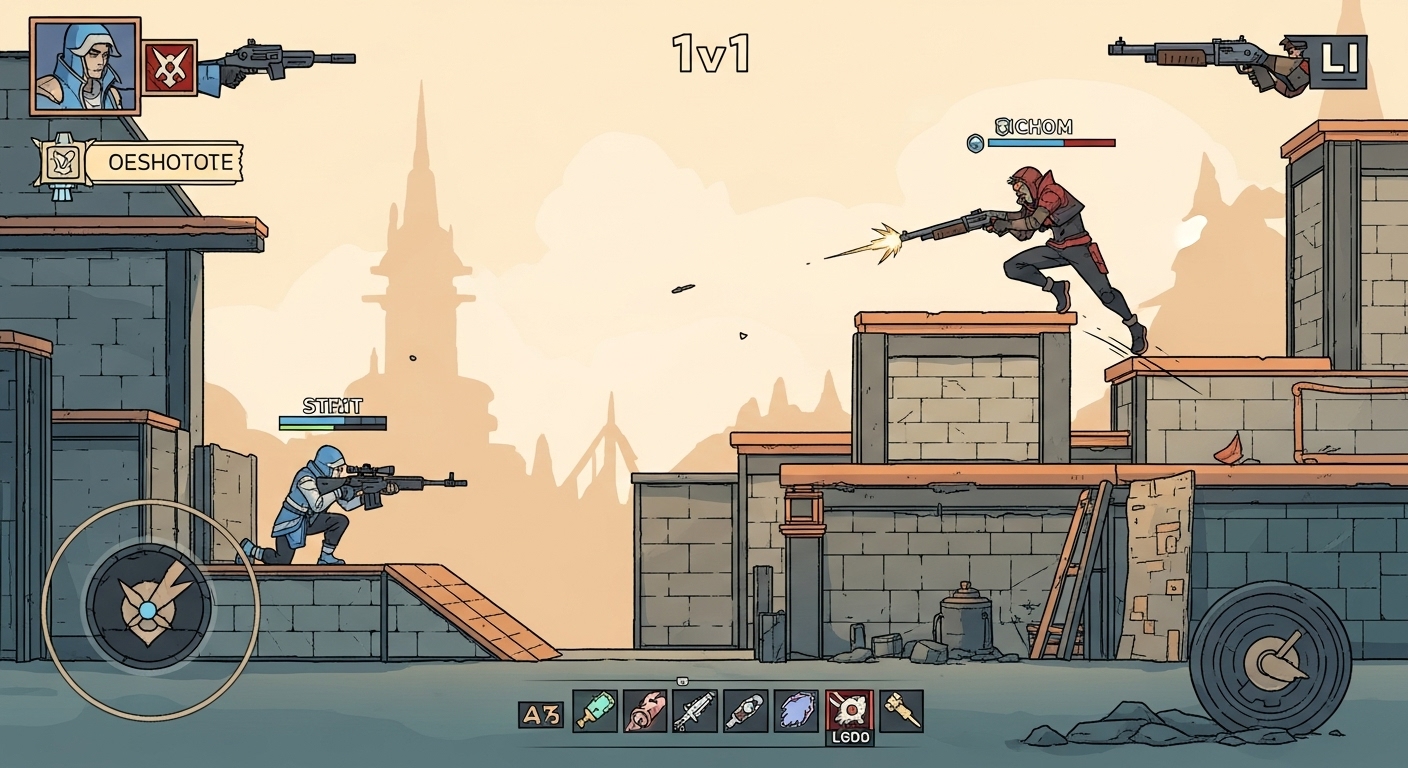The height and width of the screenshot is (768, 1408).
Task: Select the green potion bottle slot
Action: coord(594,711)
